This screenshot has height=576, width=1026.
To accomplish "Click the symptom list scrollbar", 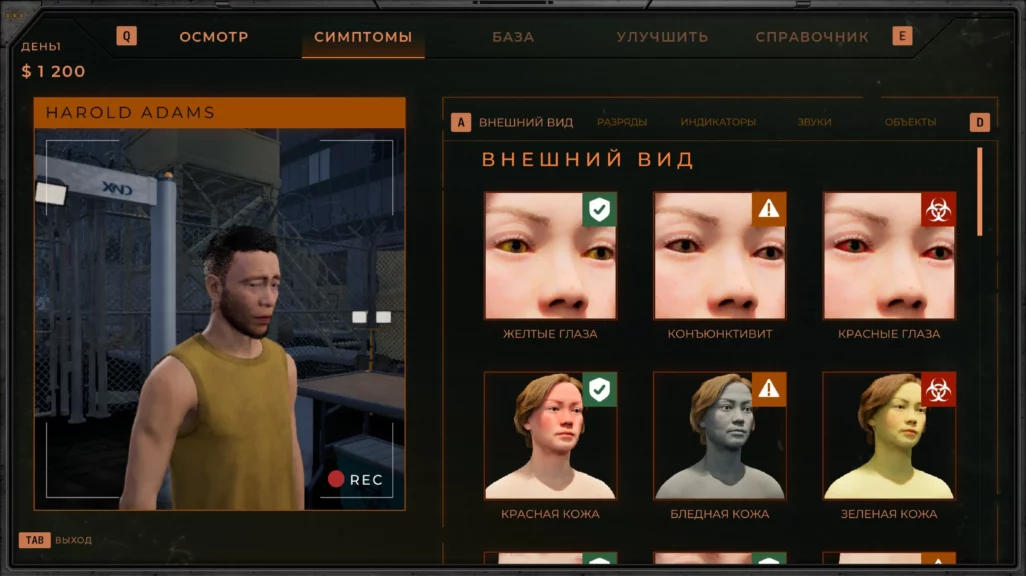I will coord(980,192).
